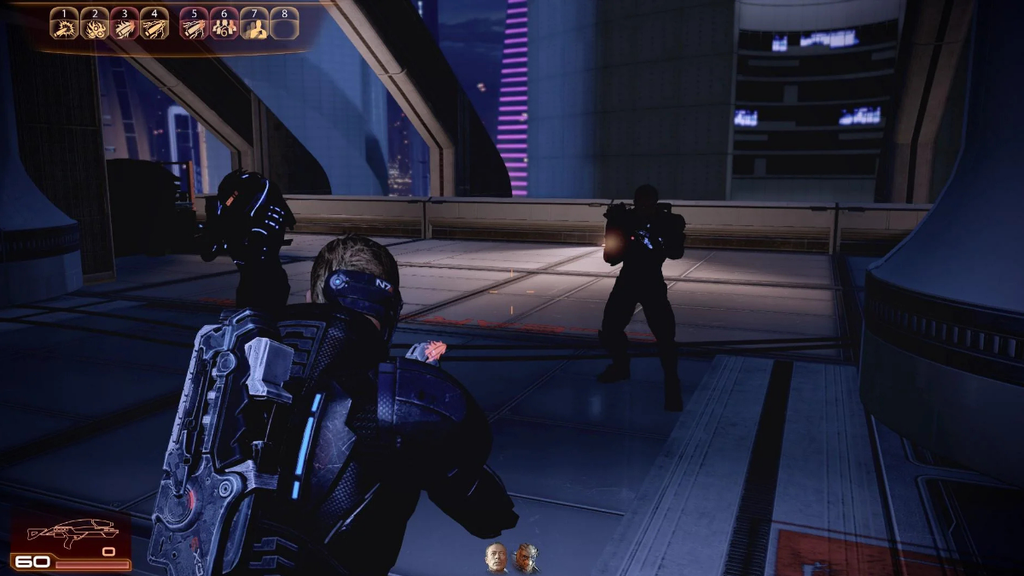
Task: Choose the electrified ammo power in slot 5
Action: pos(194,25)
